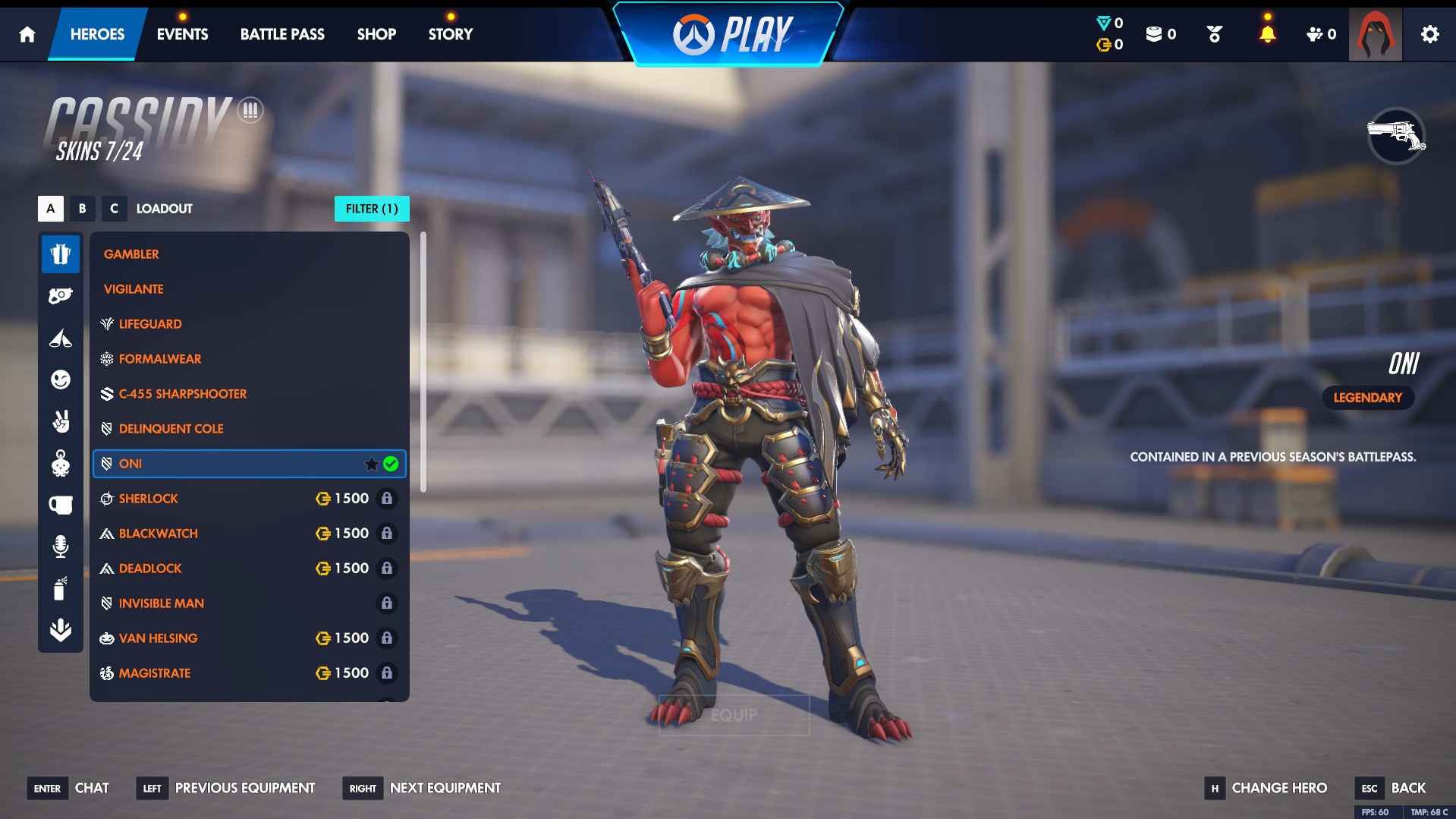The width and height of the screenshot is (1456, 819).
Task: Open the Souvenirs mug category
Action: [x=61, y=504]
